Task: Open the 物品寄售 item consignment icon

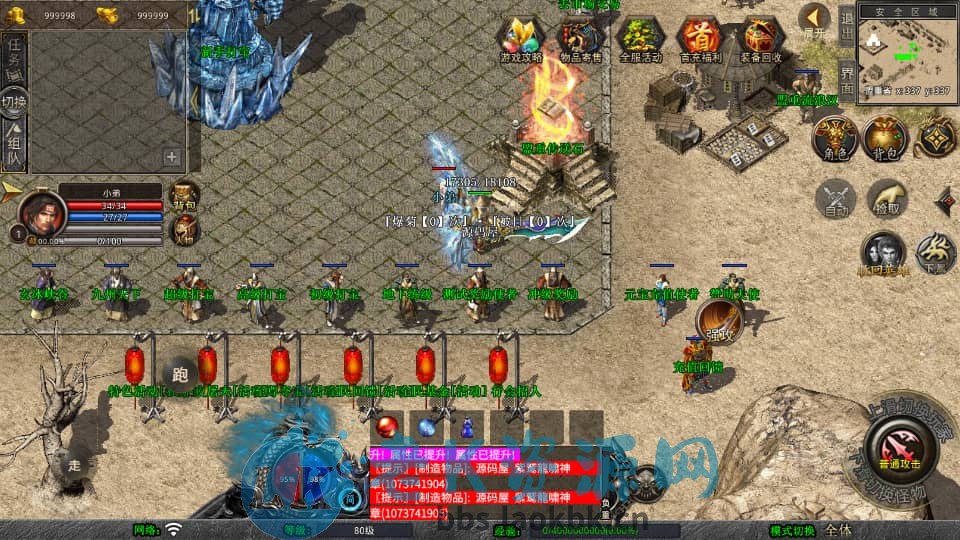Action: pyautogui.click(x=580, y=38)
